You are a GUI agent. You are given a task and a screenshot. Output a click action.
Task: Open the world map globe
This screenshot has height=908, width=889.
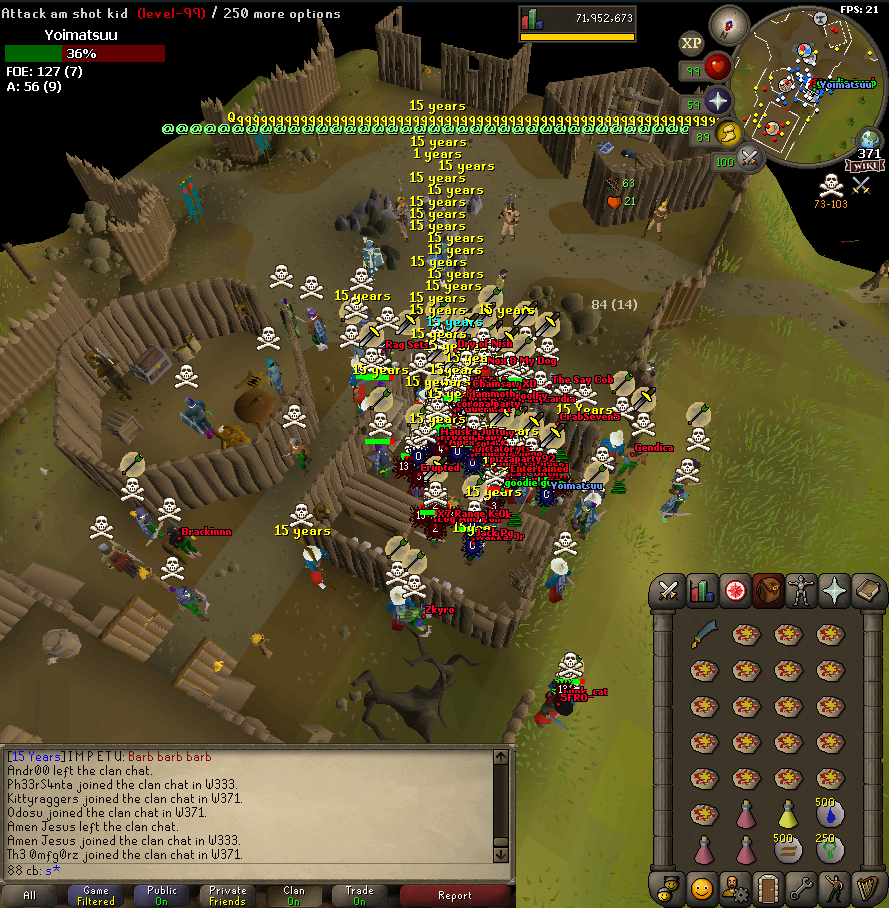pyautogui.click(x=868, y=141)
